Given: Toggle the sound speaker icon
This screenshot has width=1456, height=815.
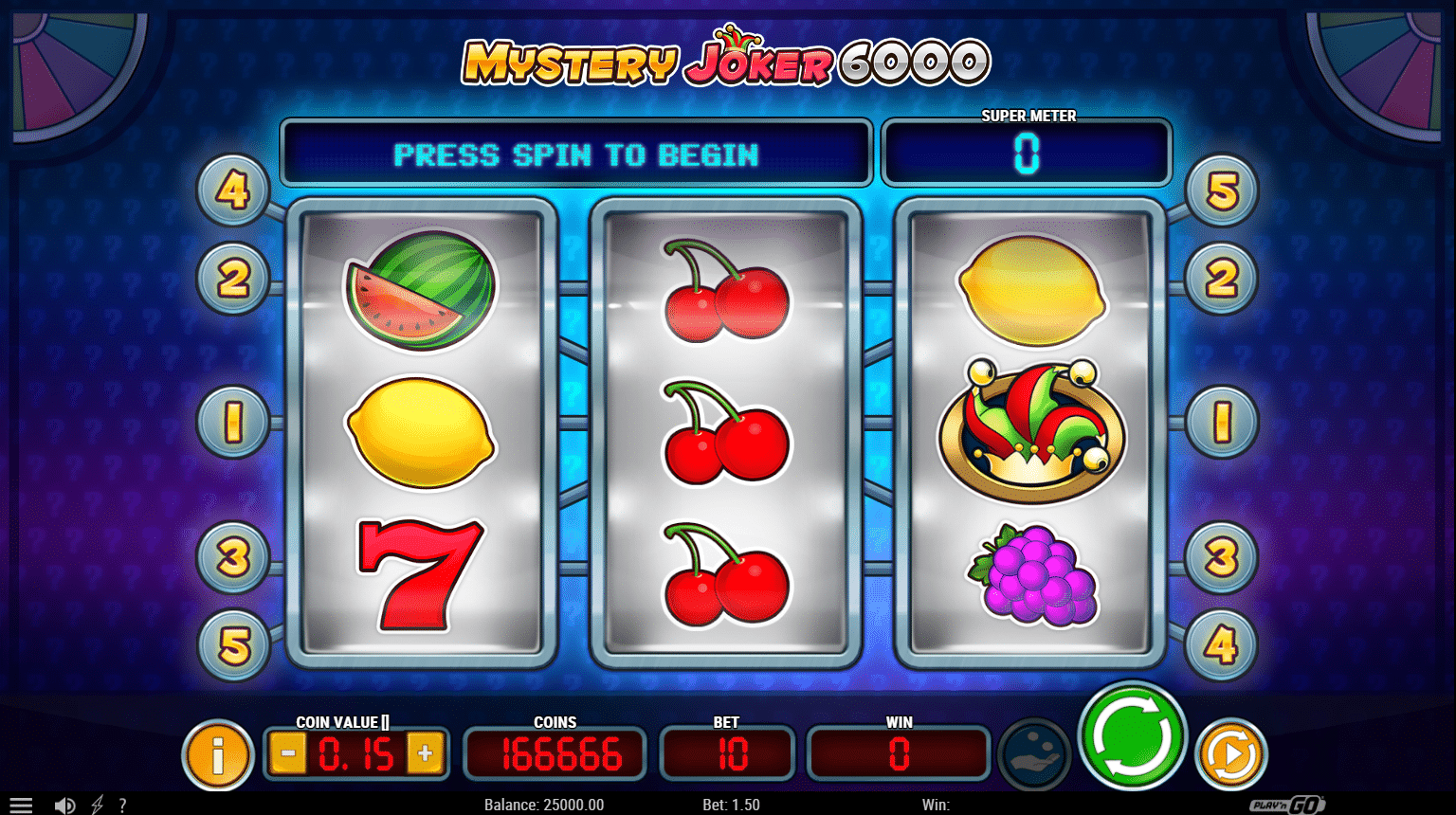Looking at the screenshot, I should pyautogui.click(x=64, y=805).
